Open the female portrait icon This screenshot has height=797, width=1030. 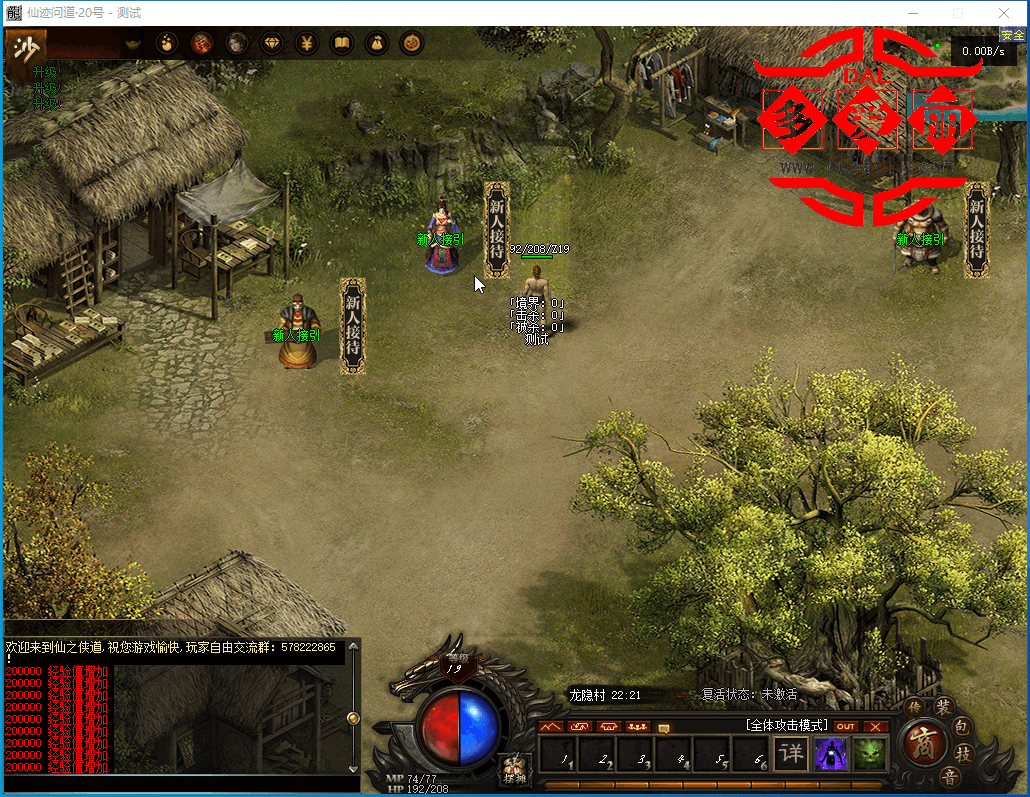click(237, 43)
